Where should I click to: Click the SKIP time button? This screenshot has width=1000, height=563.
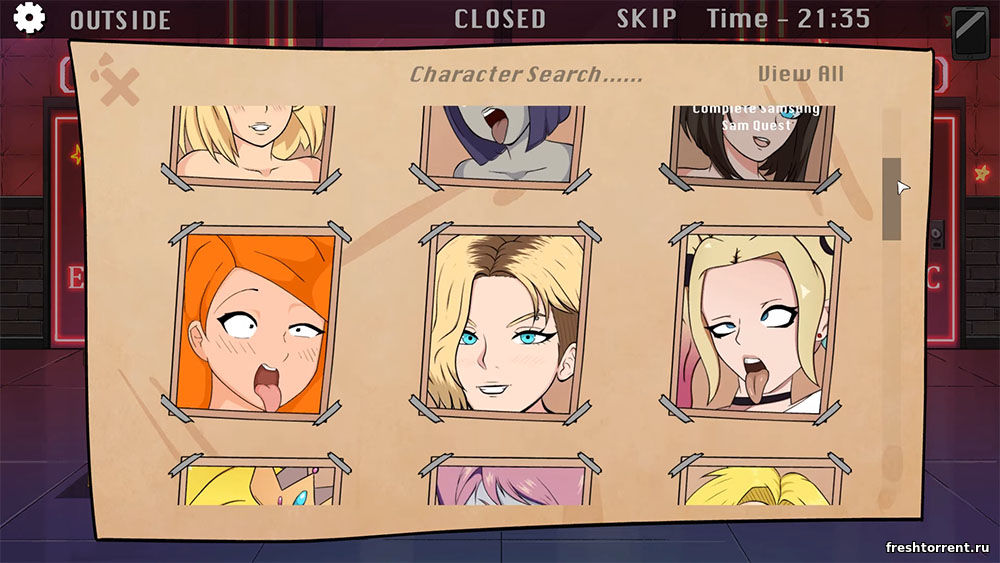tap(646, 18)
